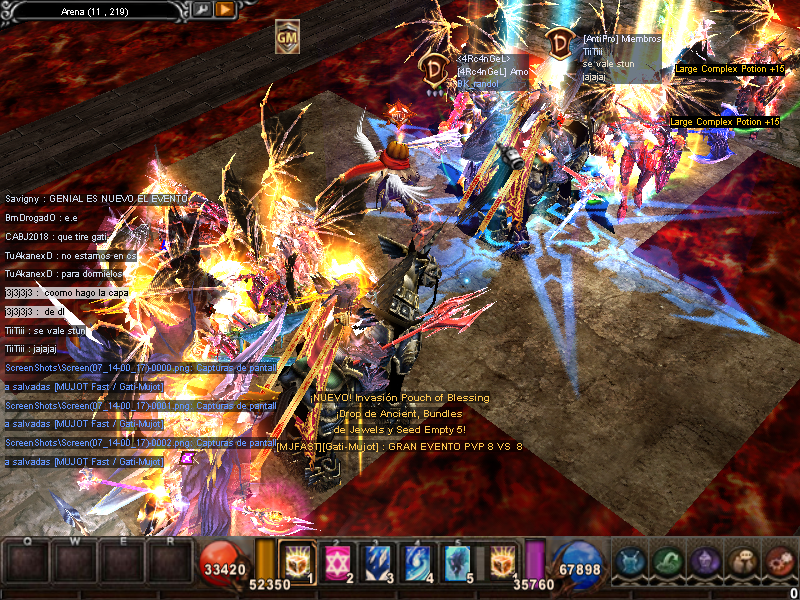Select the R item hotkey slot
The width and height of the screenshot is (800, 600).
click(x=169, y=562)
